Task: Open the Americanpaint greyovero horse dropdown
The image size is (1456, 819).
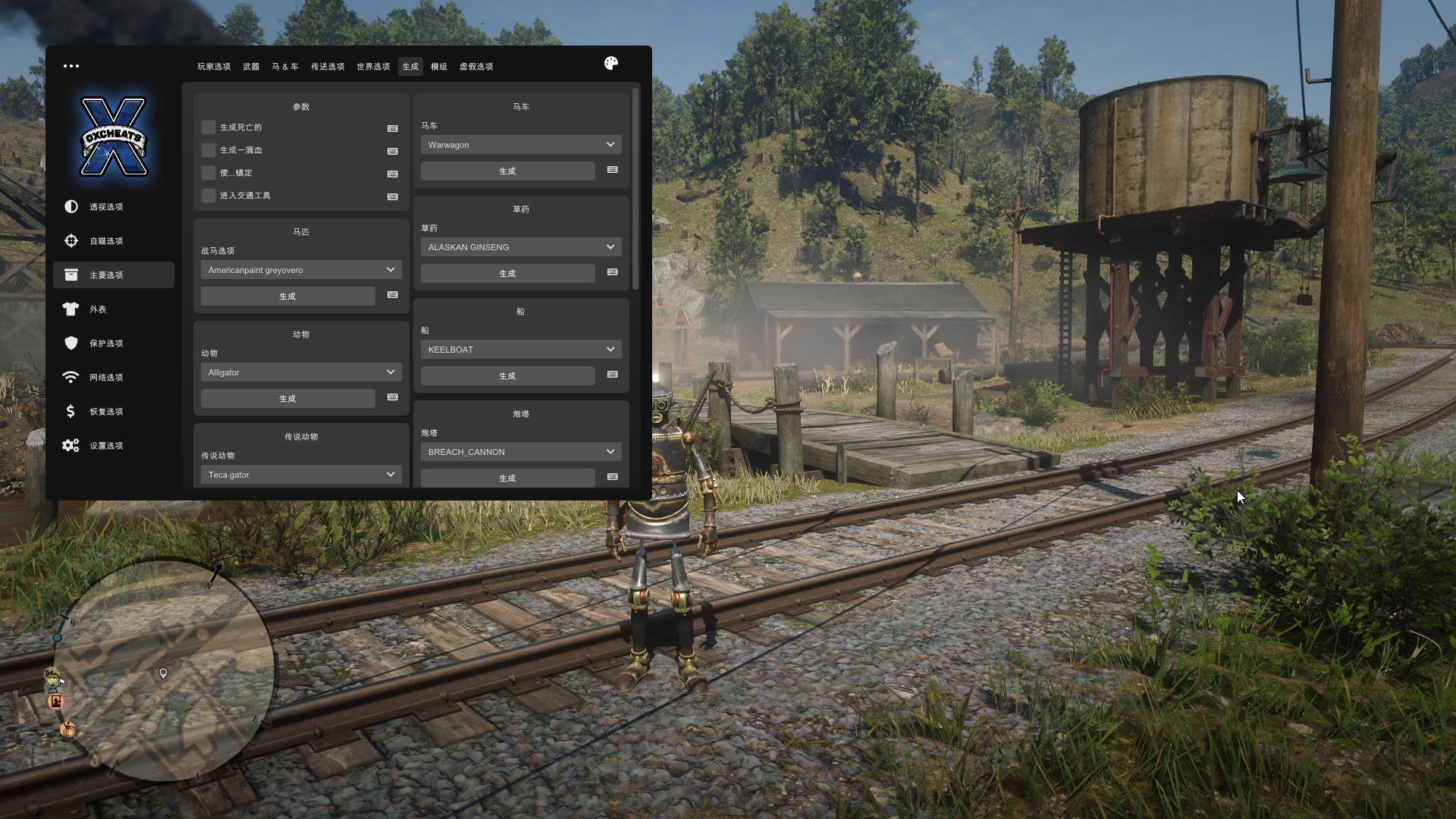Action: [x=301, y=270]
